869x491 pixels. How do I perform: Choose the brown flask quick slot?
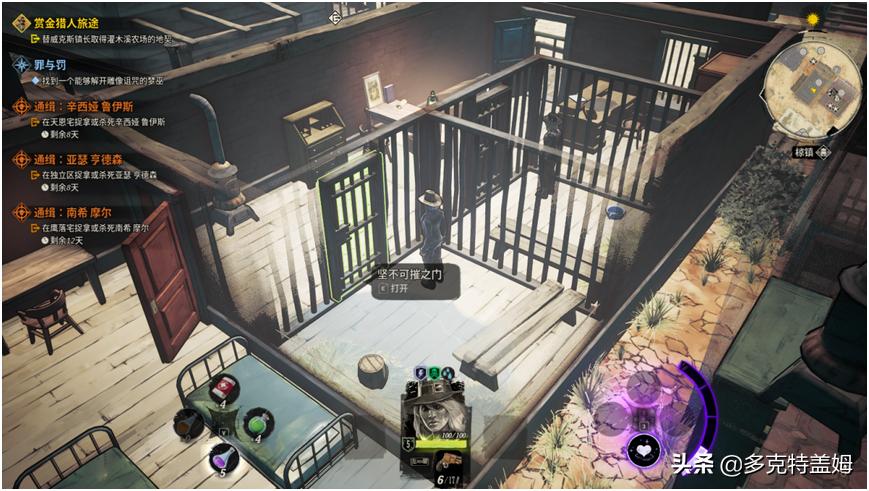pos(187,424)
